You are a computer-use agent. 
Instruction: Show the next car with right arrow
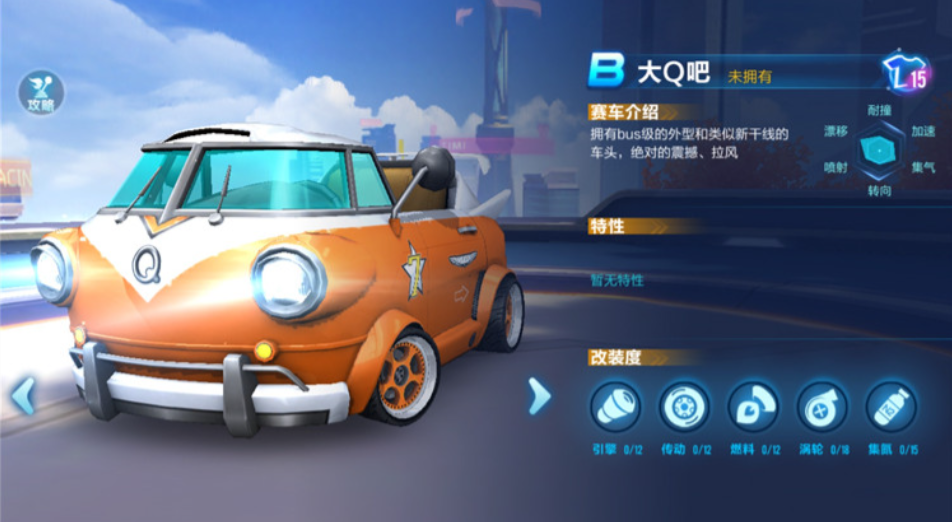(539, 396)
